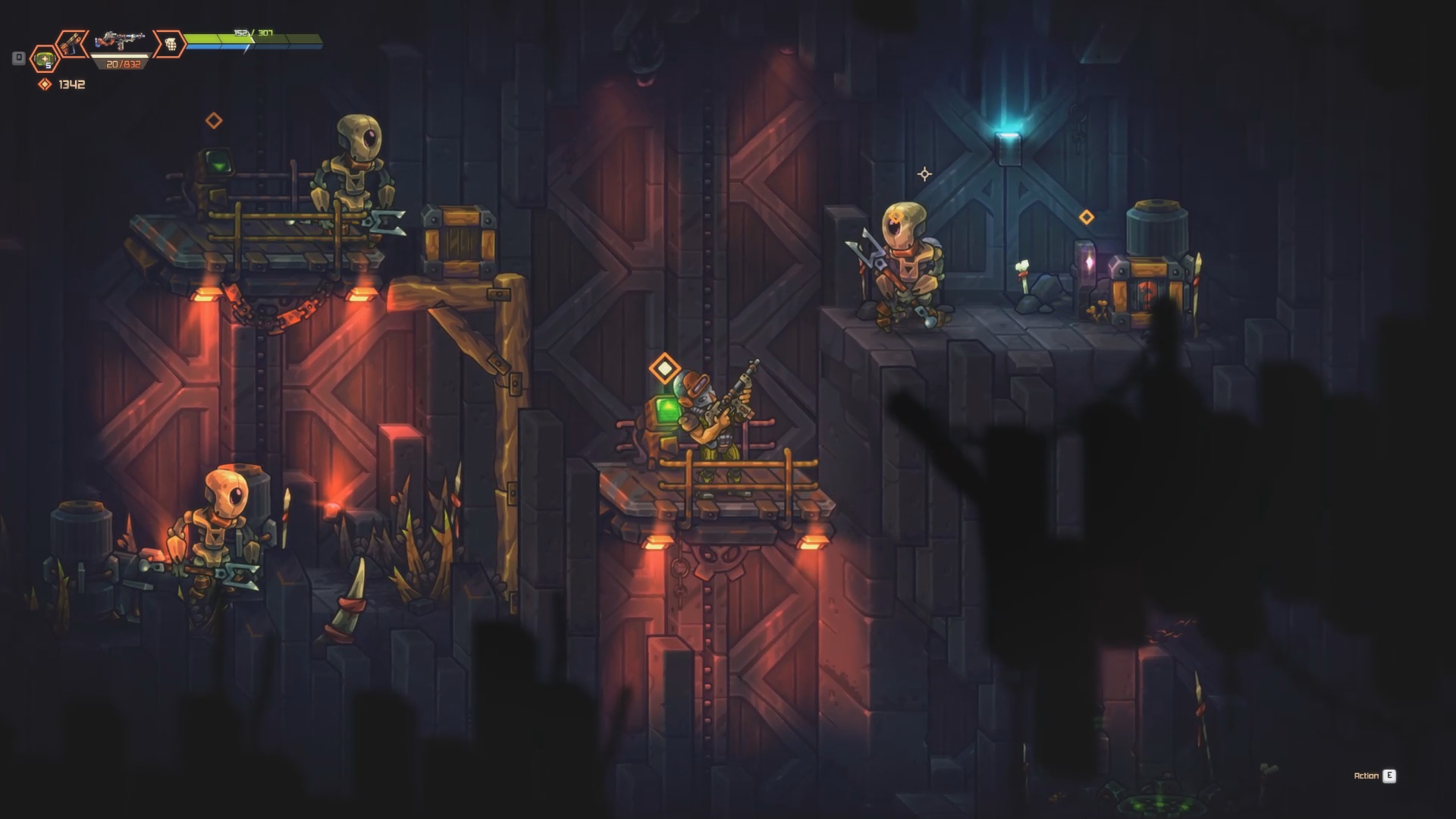Click the sparkle marker near the teal light
The image size is (1456, 819).
pos(924,175)
